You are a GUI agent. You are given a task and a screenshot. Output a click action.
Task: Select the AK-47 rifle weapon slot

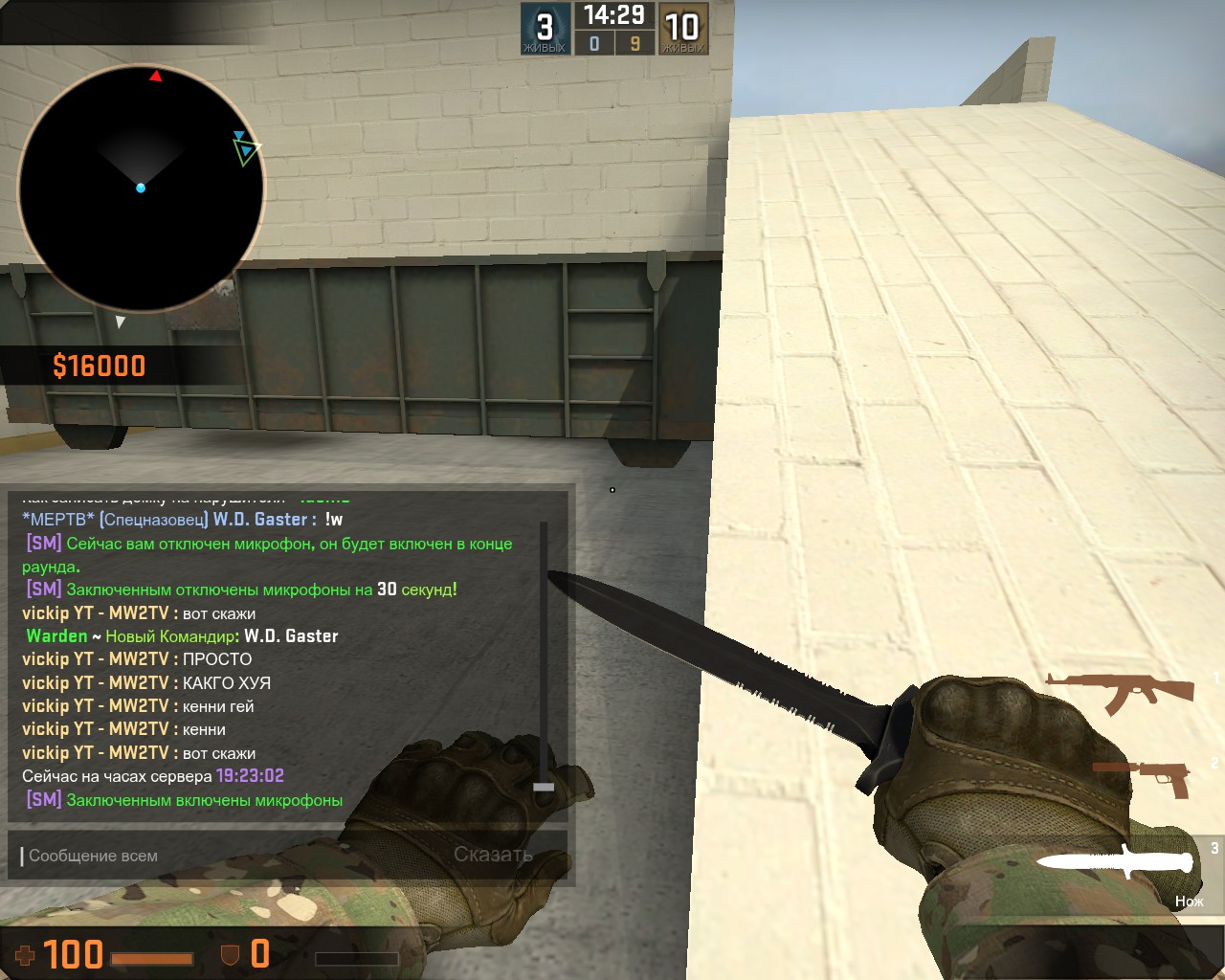click(x=1120, y=691)
